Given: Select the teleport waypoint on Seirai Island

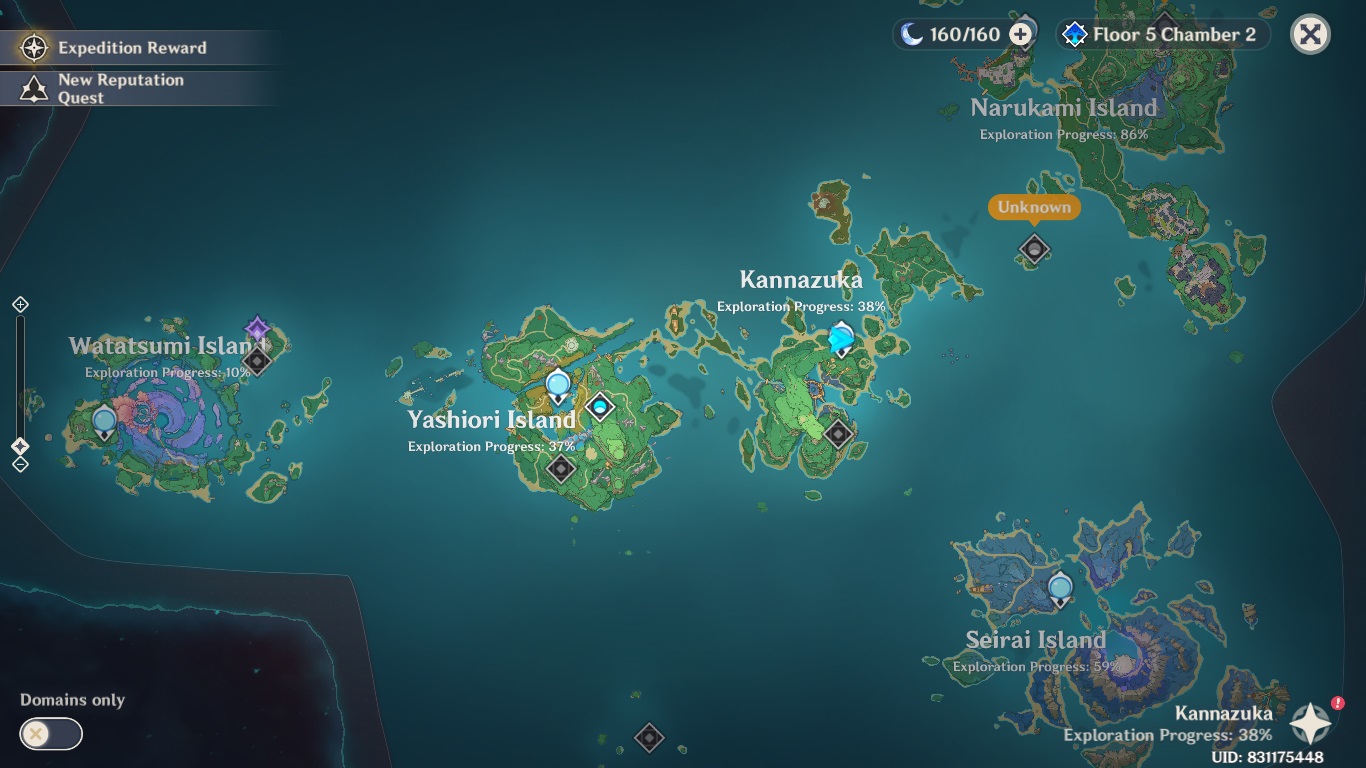Looking at the screenshot, I should coord(1060,588).
